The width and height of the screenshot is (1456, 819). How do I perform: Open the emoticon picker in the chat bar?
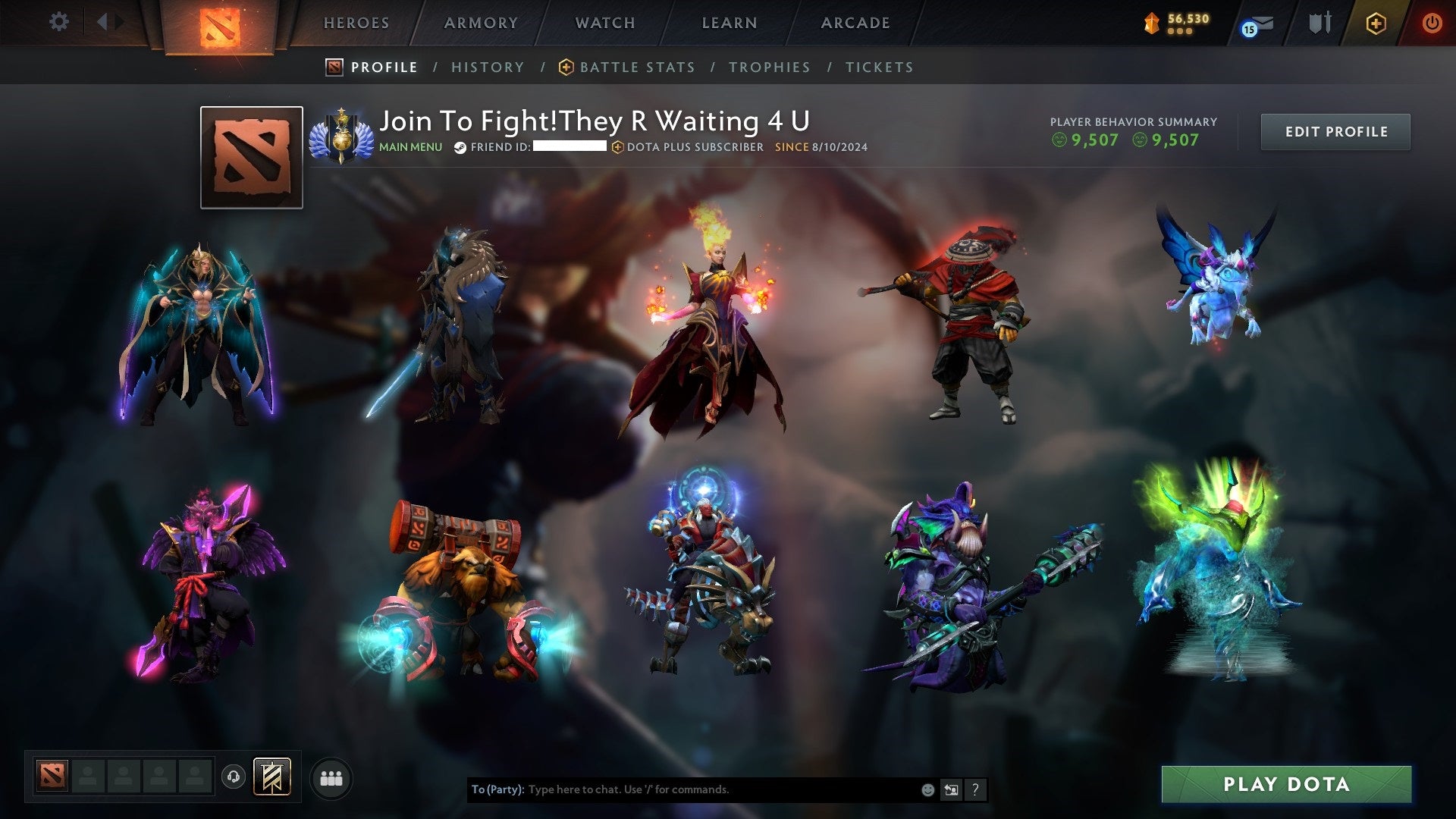(927, 789)
